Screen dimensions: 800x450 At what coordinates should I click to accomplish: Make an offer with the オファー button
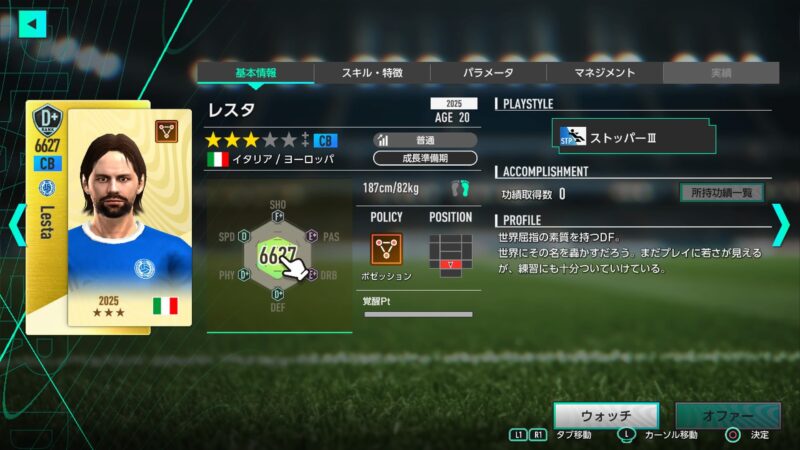point(727,415)
